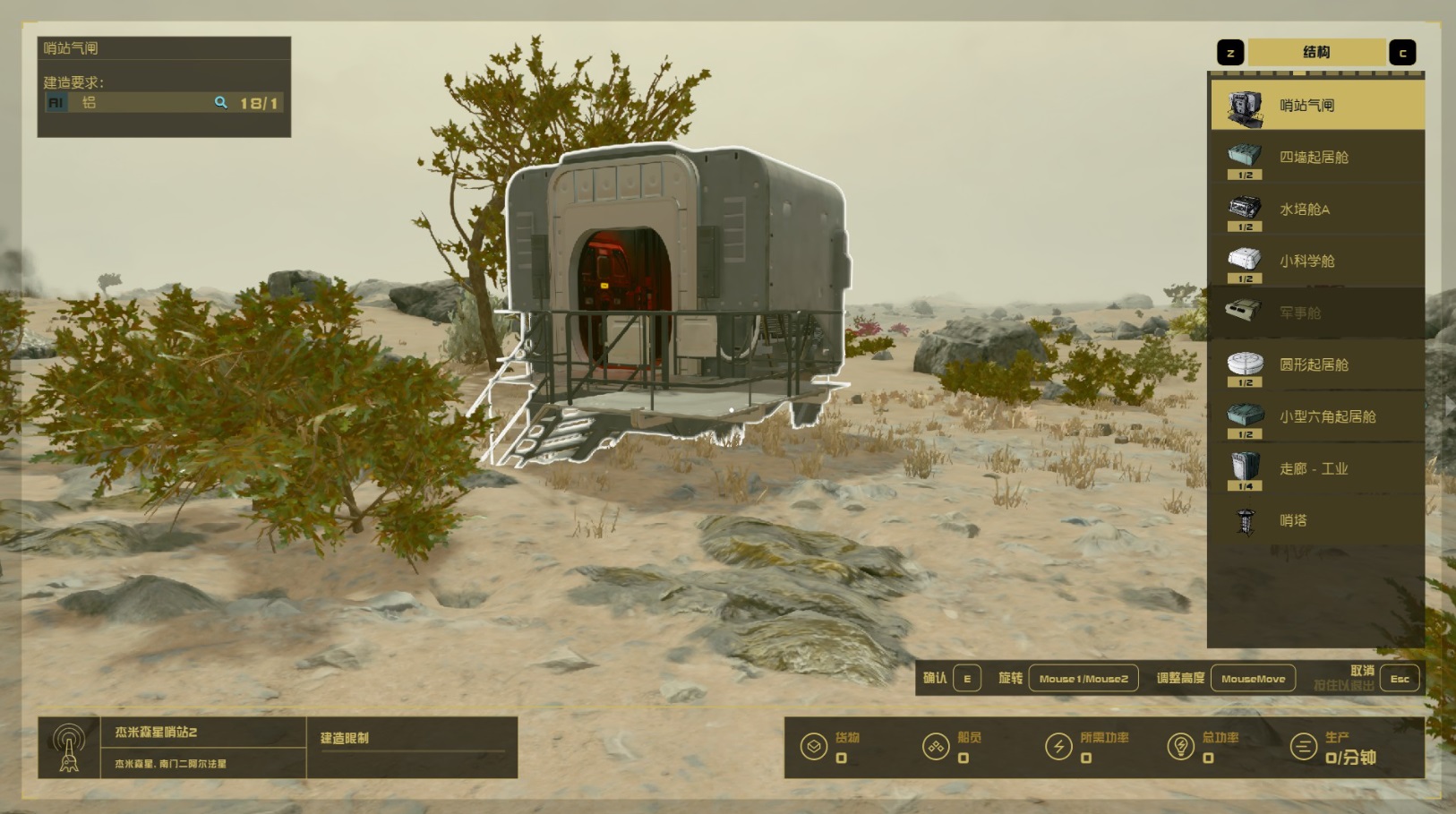Choose the greyed-out 军事舱 entry
The height and width of the screenshot is (814, 1456).
[x=1316, y=313]
